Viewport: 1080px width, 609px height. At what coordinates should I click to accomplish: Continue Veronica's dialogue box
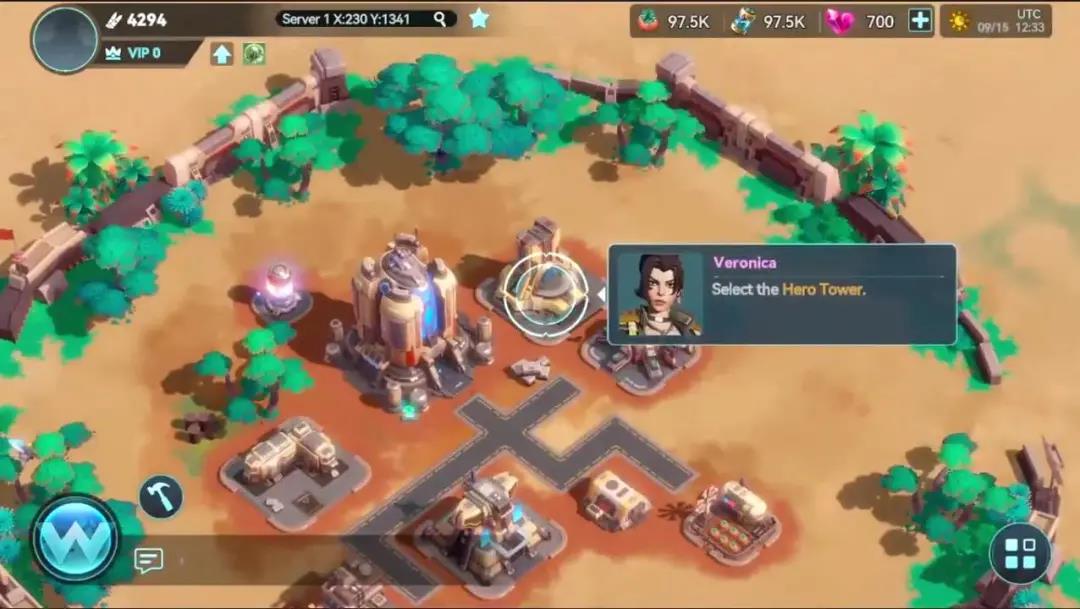782,295
